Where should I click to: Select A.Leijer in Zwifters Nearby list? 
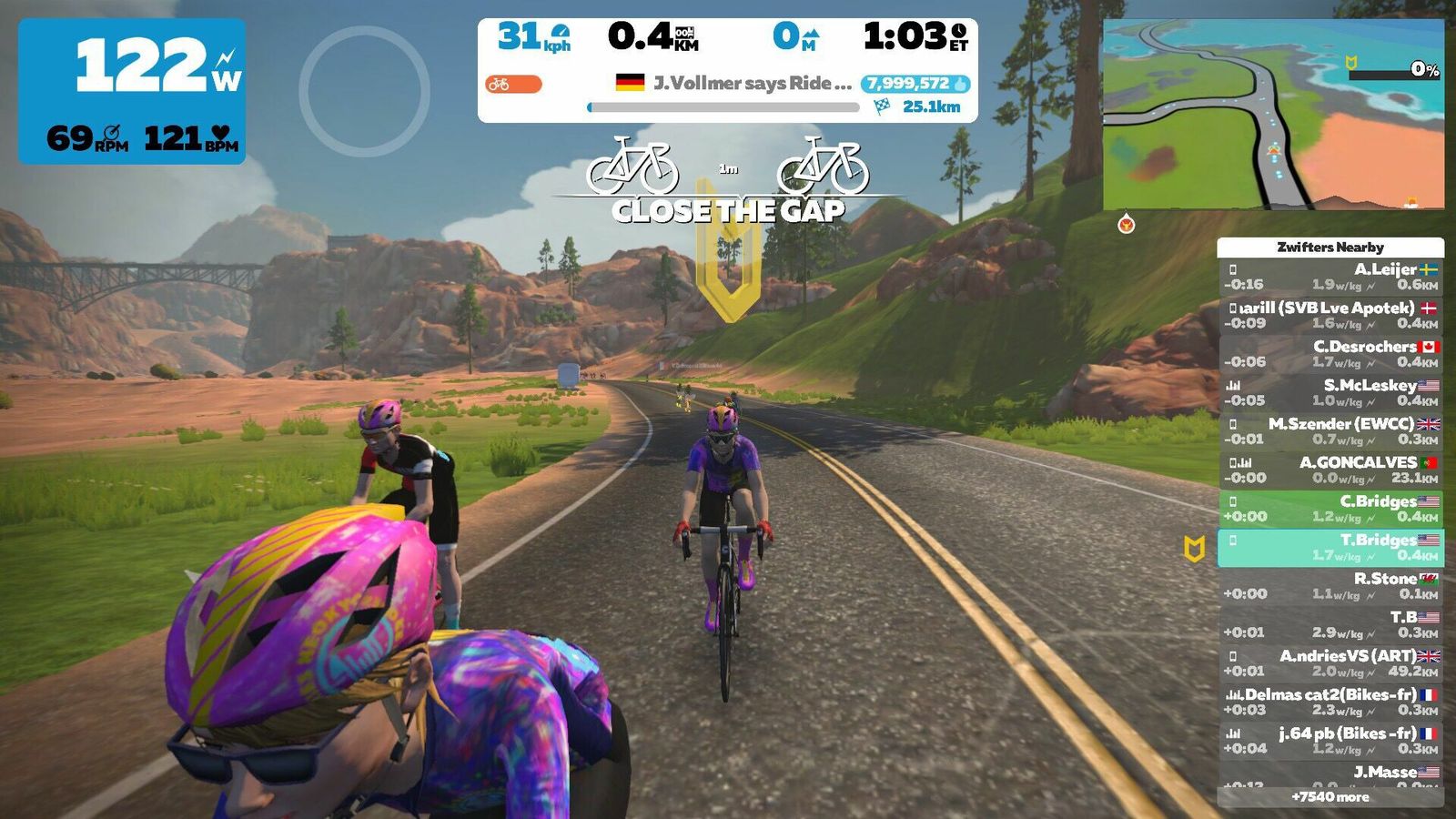(1330, 277)
